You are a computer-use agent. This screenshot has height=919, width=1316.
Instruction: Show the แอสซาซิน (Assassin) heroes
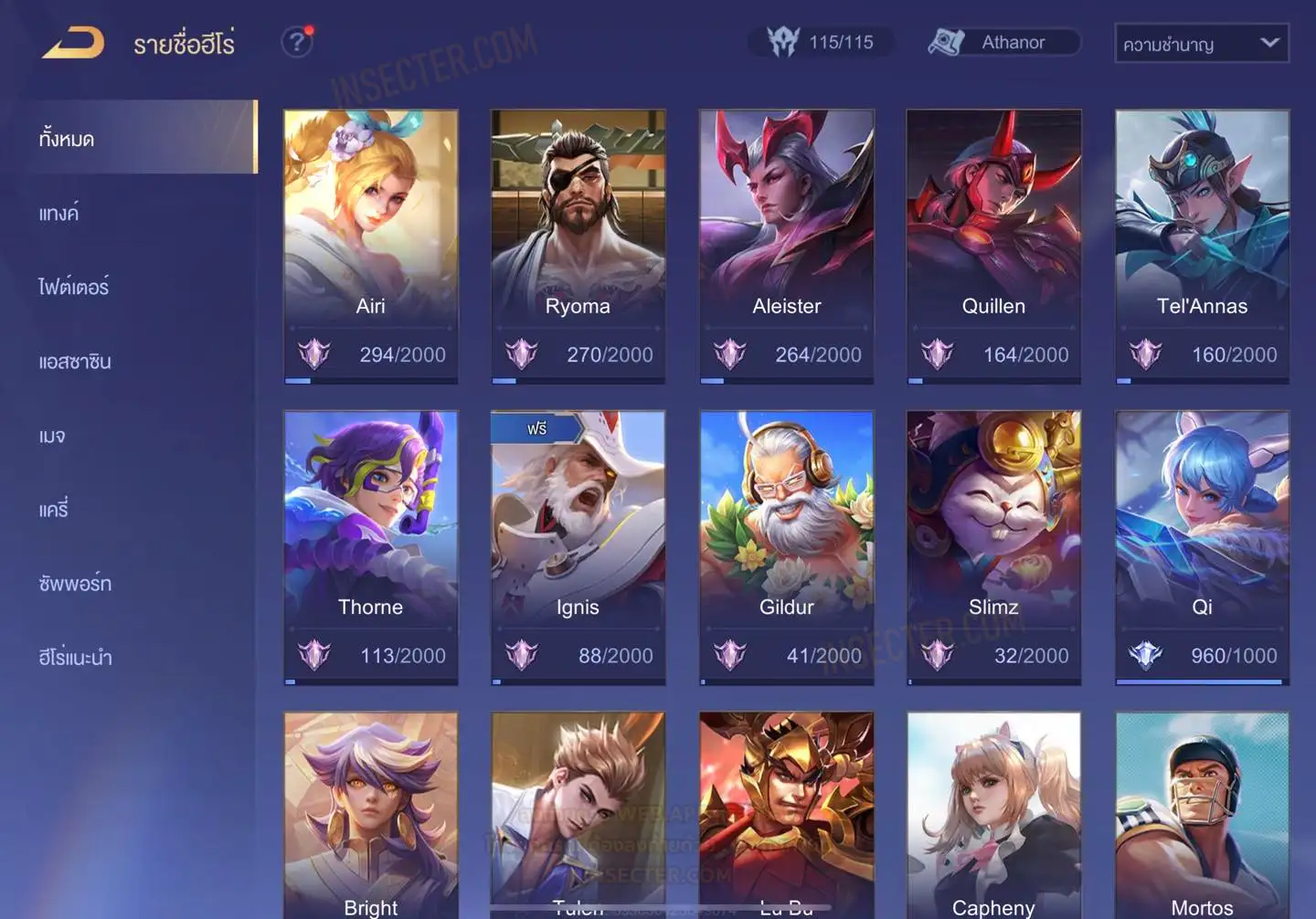75,362
